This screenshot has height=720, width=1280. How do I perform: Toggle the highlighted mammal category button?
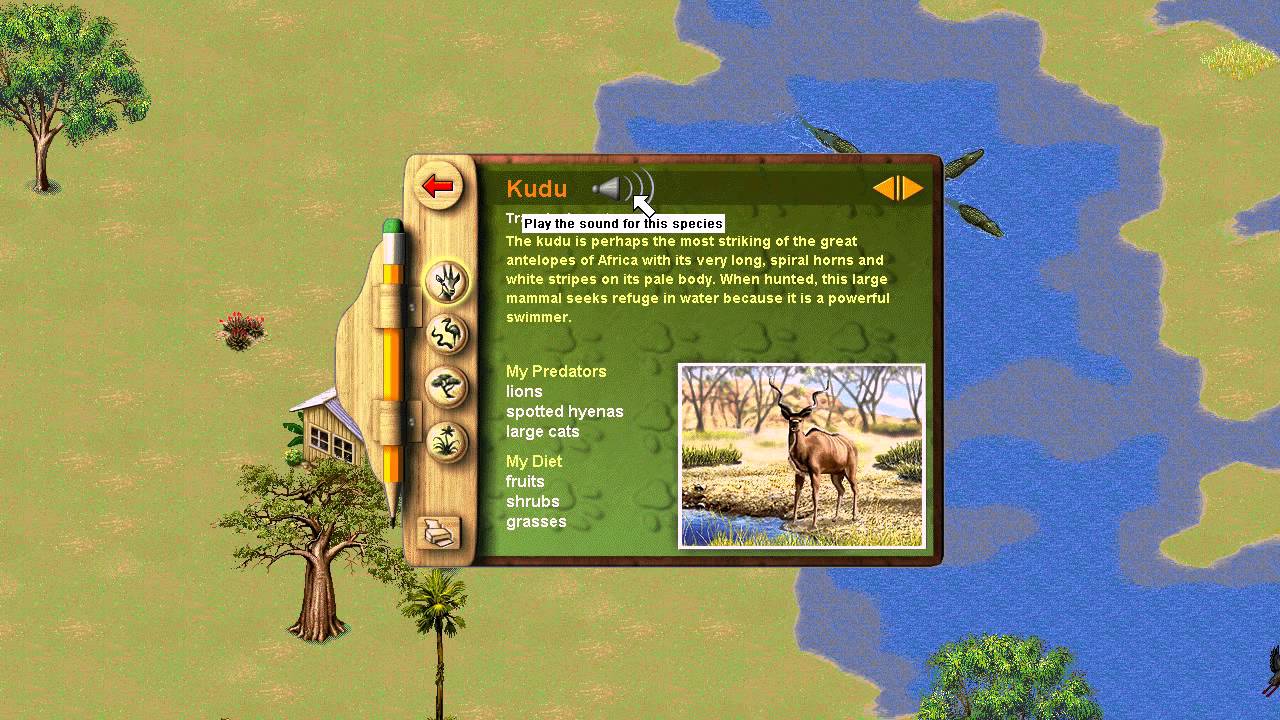[x=447, y=281]
